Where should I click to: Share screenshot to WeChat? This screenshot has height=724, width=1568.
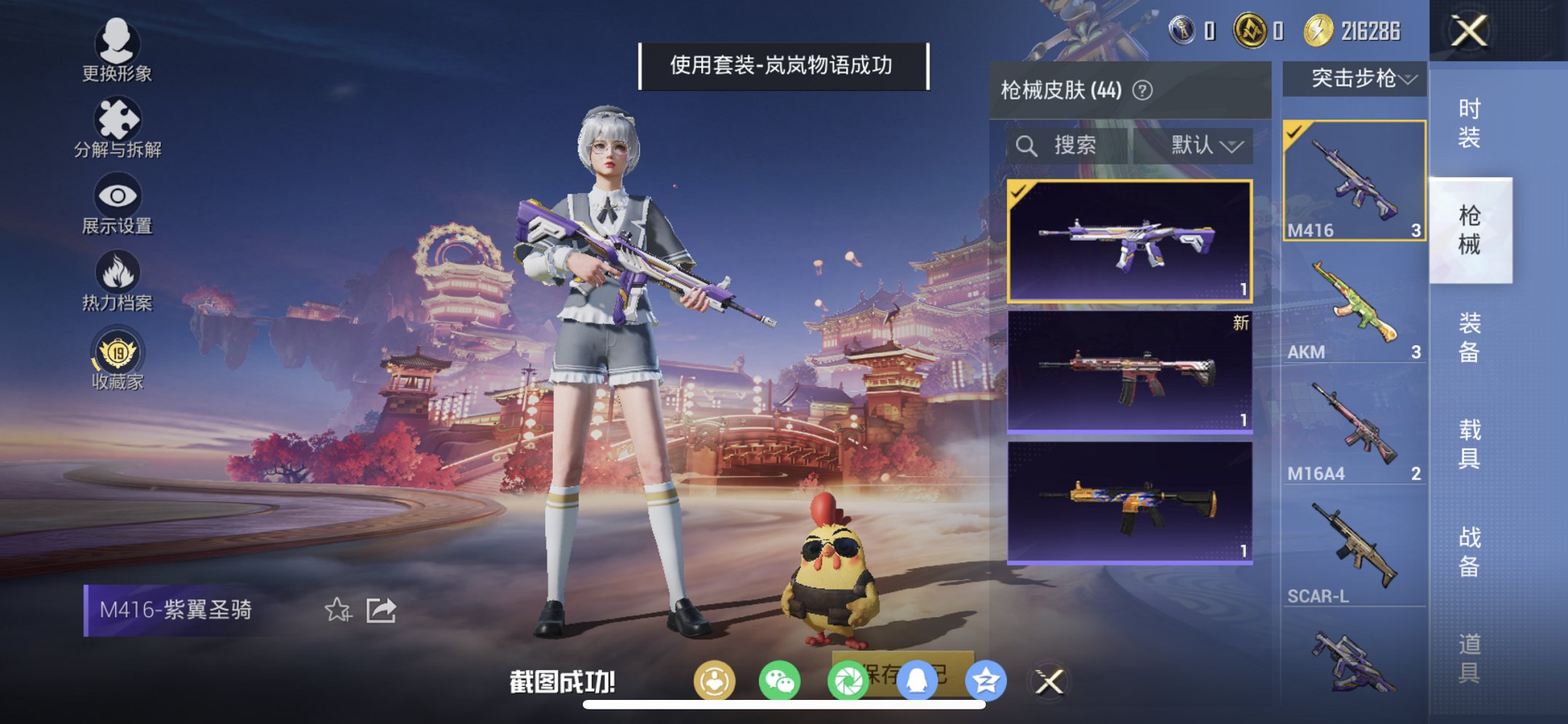point(781,680)
